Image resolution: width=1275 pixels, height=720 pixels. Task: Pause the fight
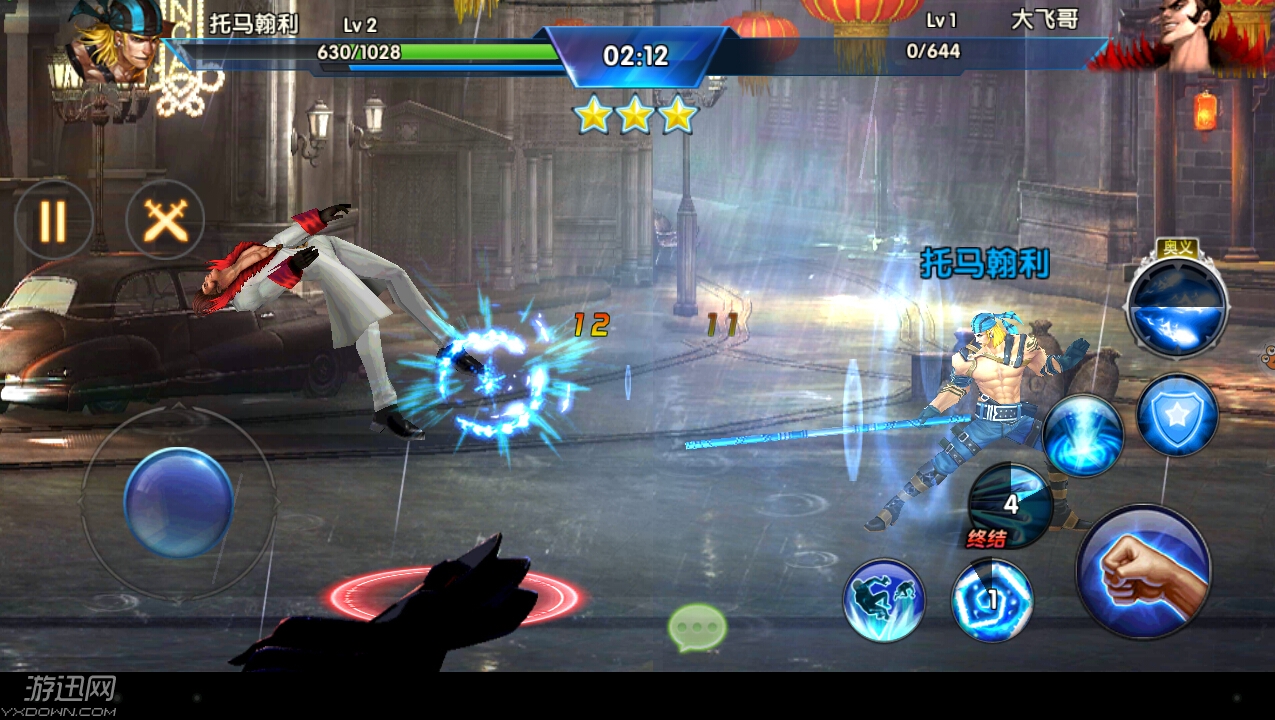(x=53, y=220)
